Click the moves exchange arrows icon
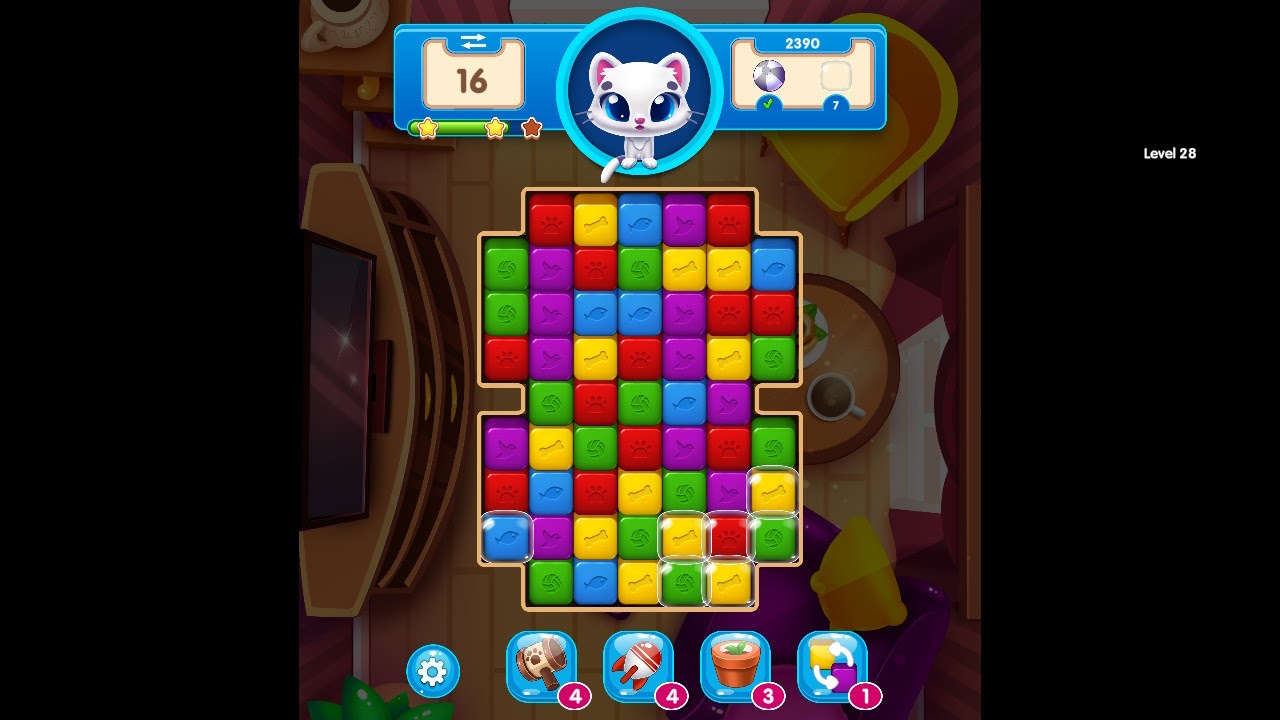This screenshot has height=720, width=1280. coord(473,41)
